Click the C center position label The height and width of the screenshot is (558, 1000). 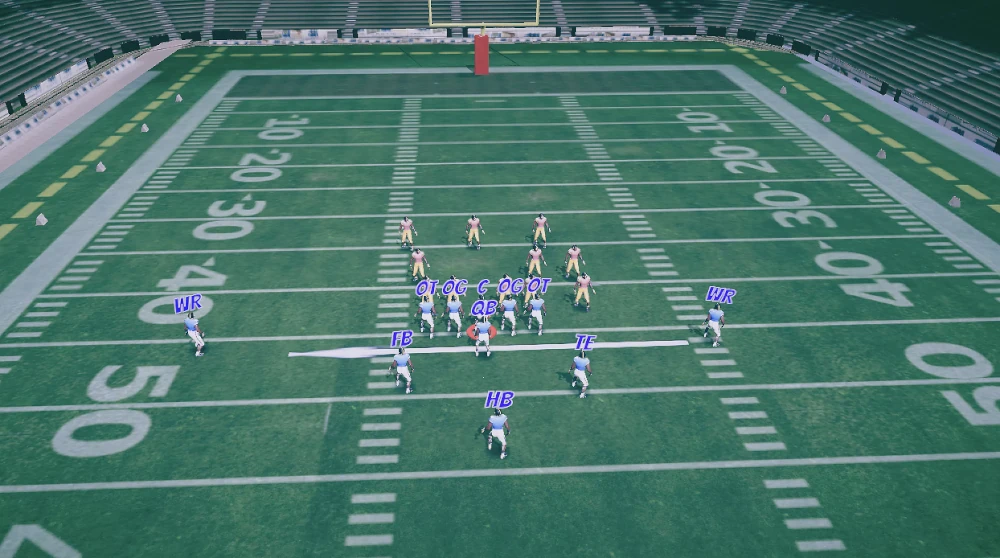[x=483, y=287]
